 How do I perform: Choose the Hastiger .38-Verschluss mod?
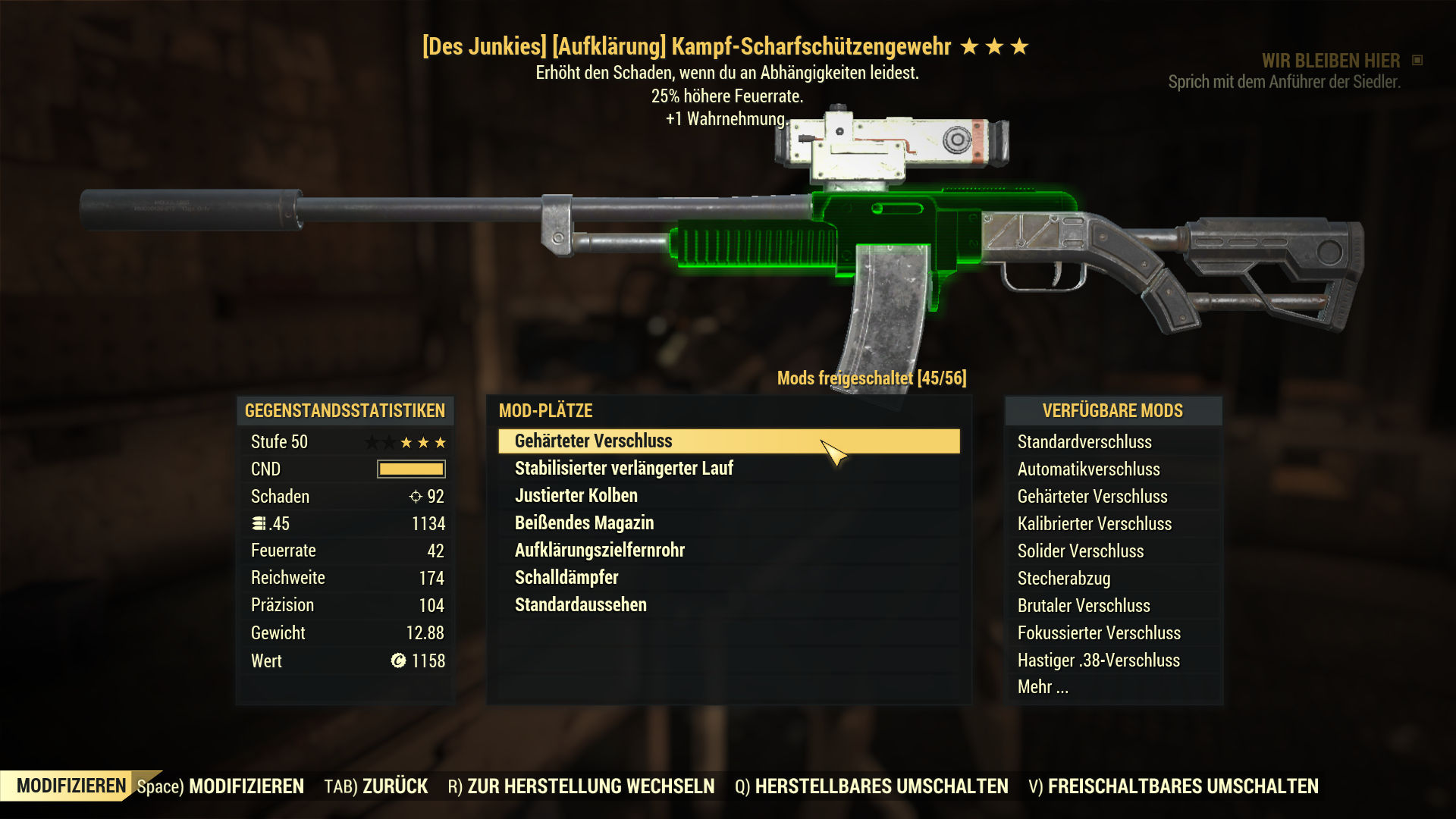pos(1099,661)
